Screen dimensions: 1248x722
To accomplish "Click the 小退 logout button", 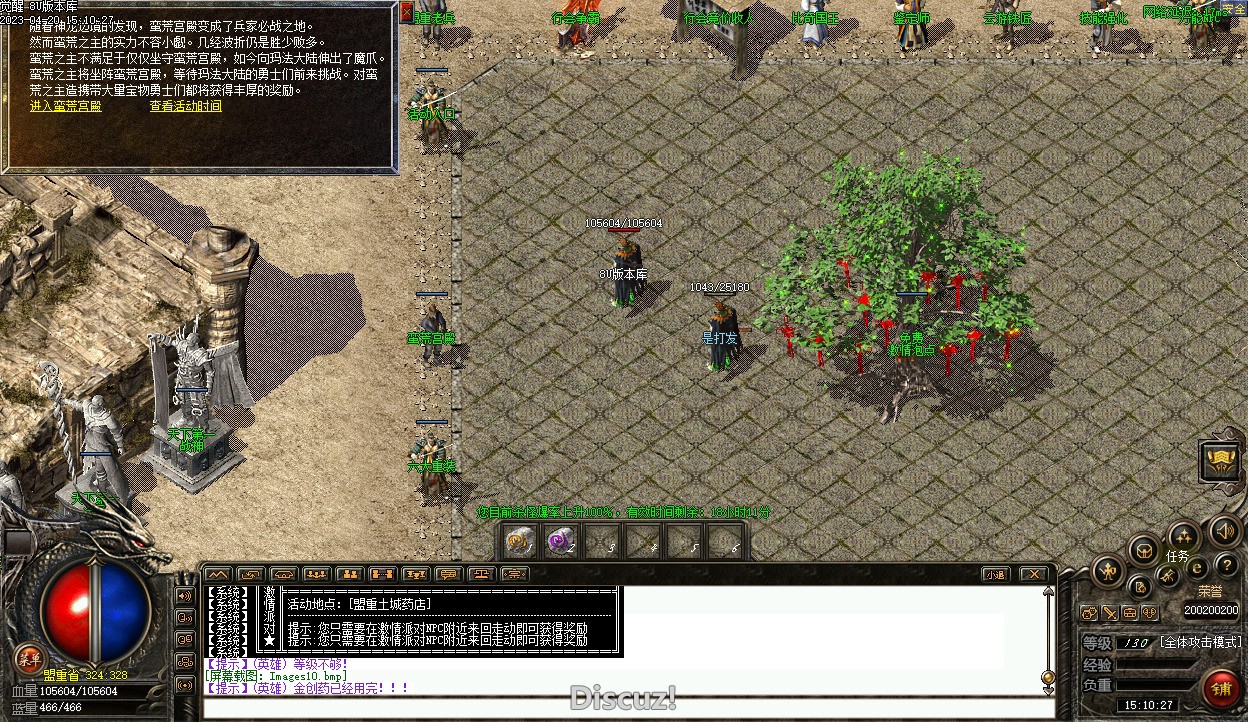I will click(994, 574).
